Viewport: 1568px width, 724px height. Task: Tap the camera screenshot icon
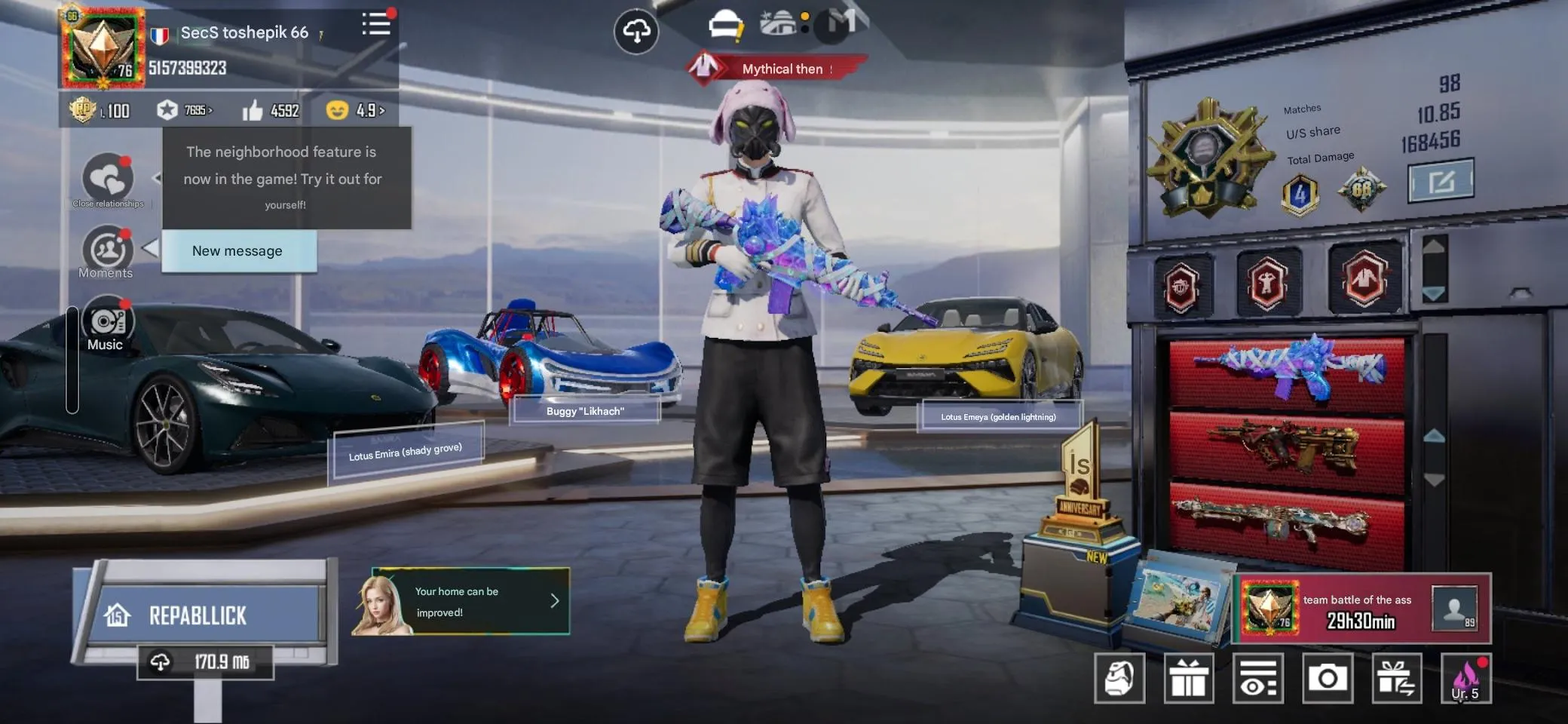(x=1329, y=677)
